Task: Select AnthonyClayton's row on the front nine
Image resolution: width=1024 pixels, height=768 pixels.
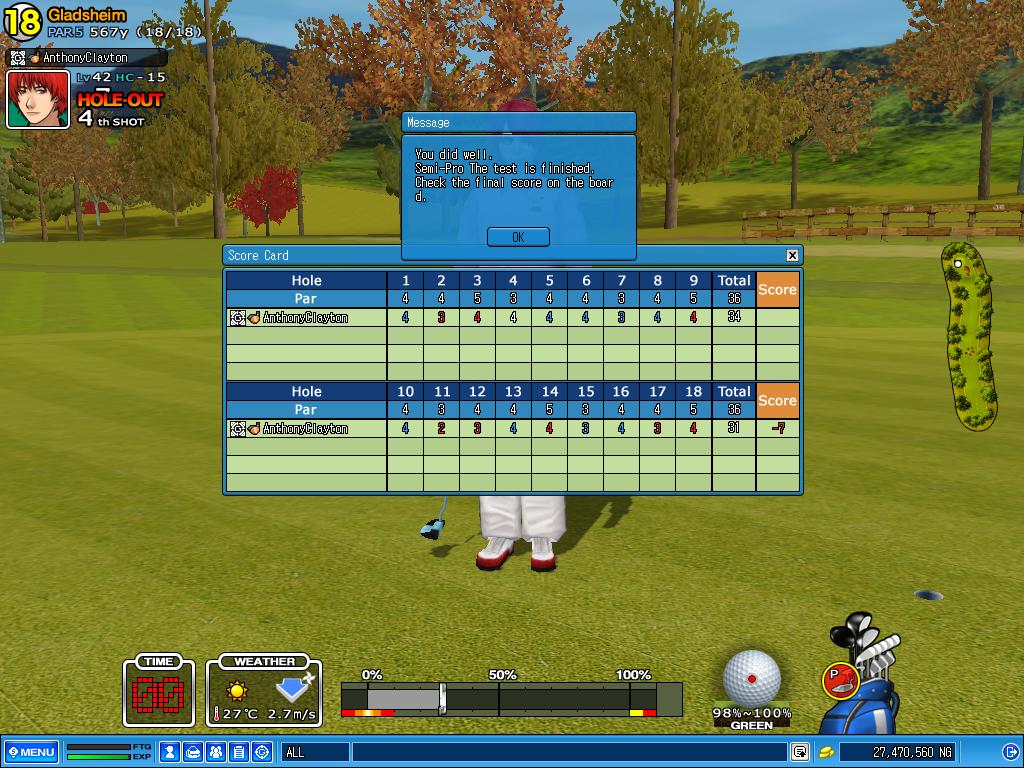Action: [305, 318]
